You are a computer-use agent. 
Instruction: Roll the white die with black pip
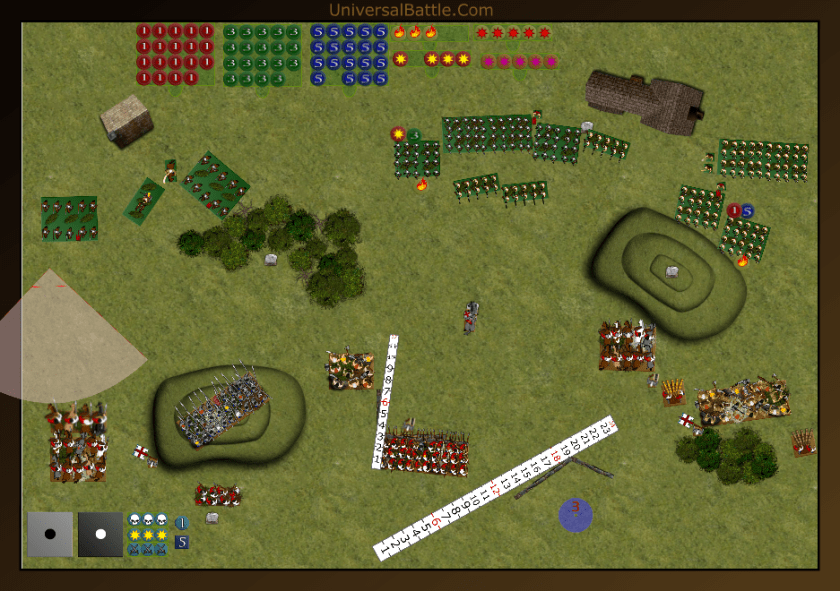click(50, 534)
